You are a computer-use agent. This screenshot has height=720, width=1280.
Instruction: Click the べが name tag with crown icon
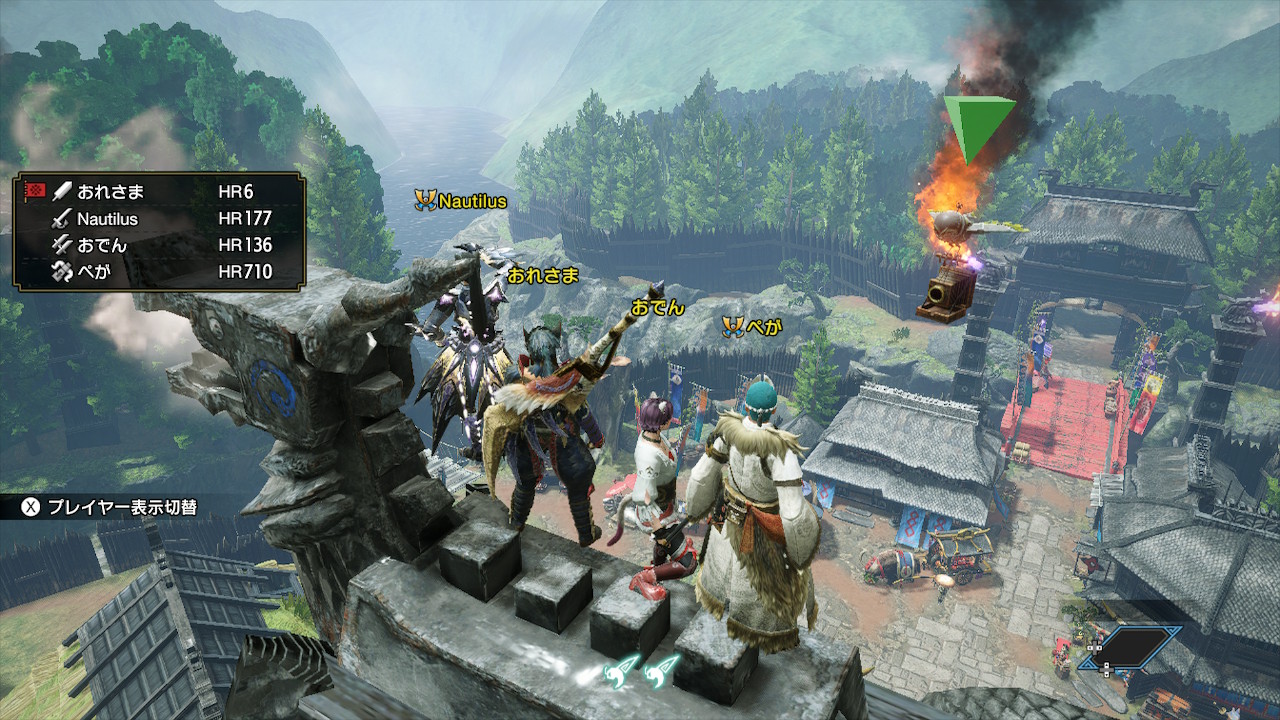[752, 326]
